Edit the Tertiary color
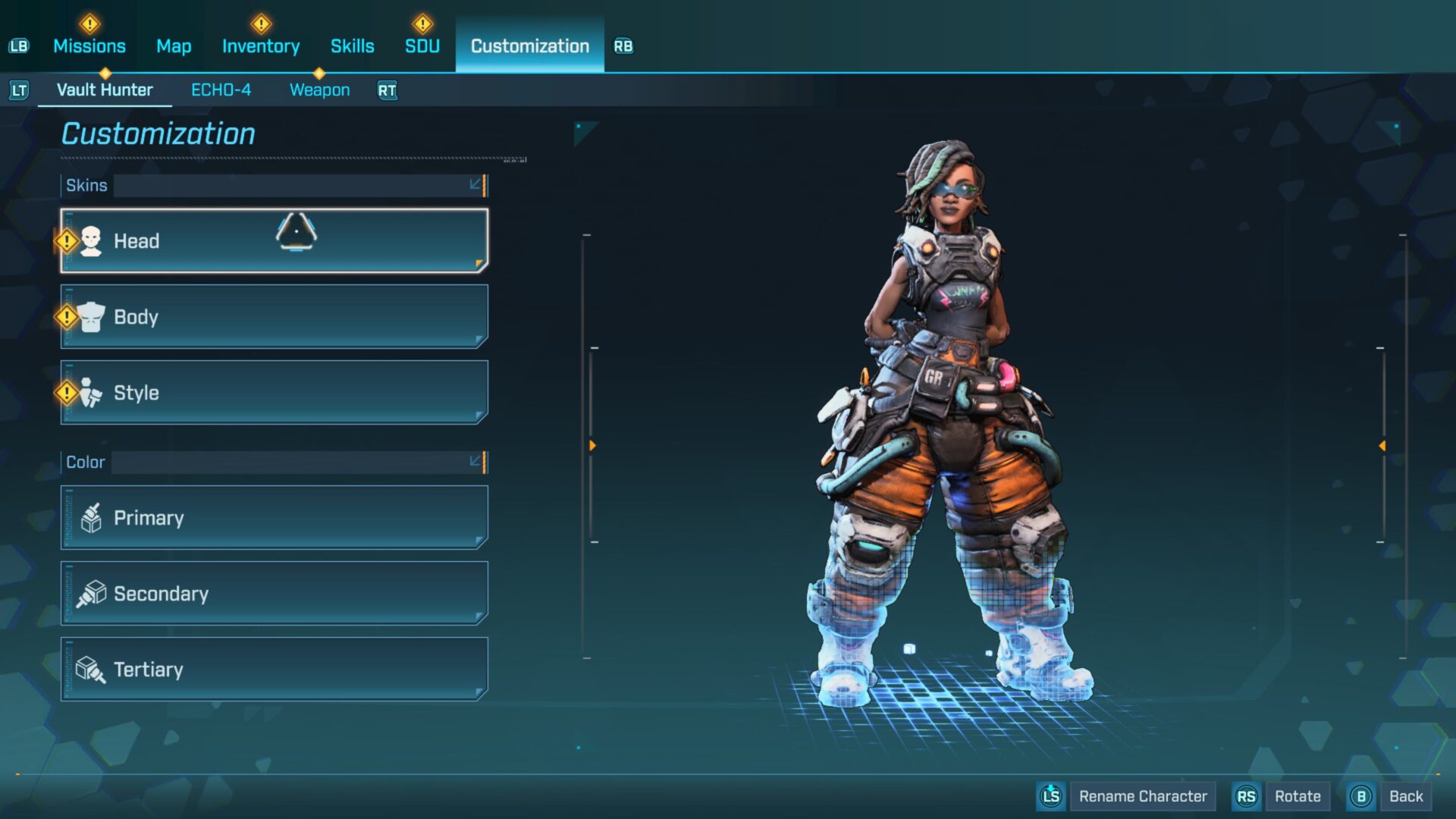This screenshot has height=819, width=1456. (274, 670)
